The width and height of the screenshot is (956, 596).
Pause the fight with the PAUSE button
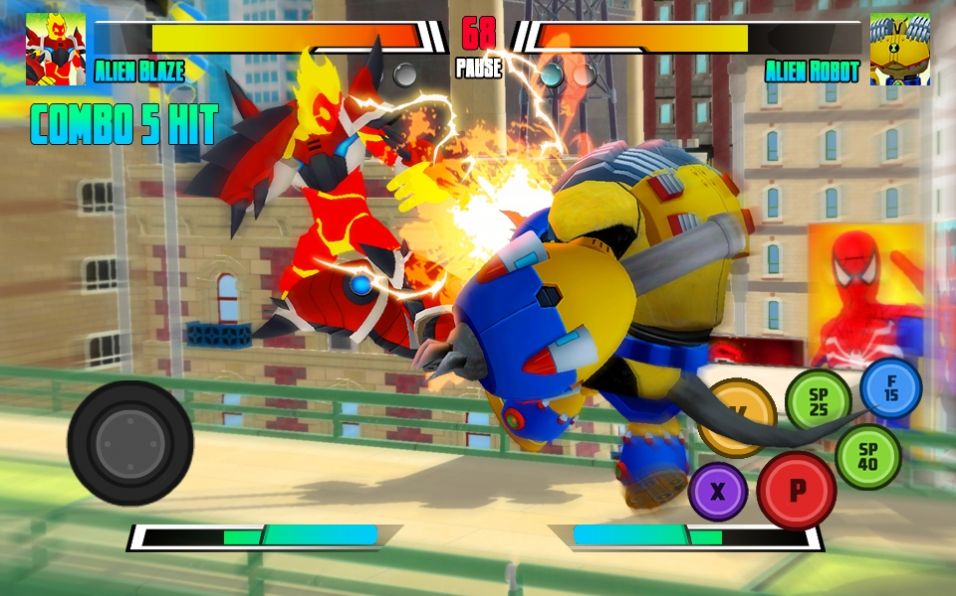click(x=478, y=70)
